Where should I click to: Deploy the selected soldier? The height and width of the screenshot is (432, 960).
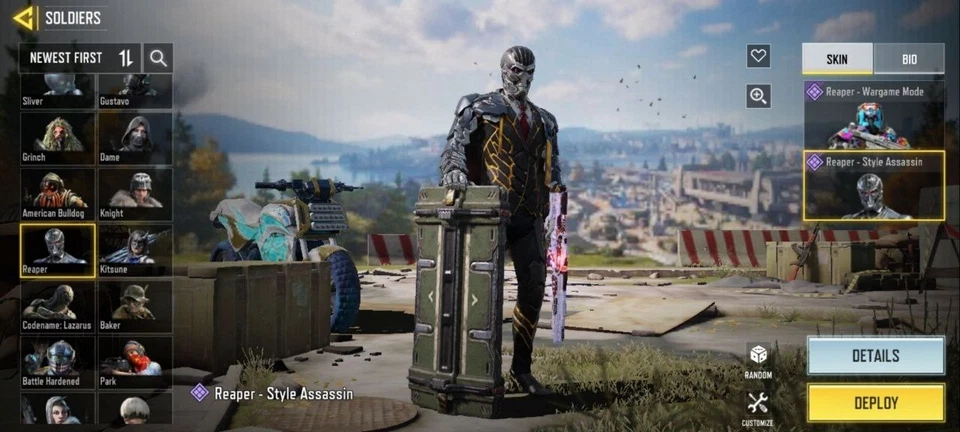(x=875, y=404)
